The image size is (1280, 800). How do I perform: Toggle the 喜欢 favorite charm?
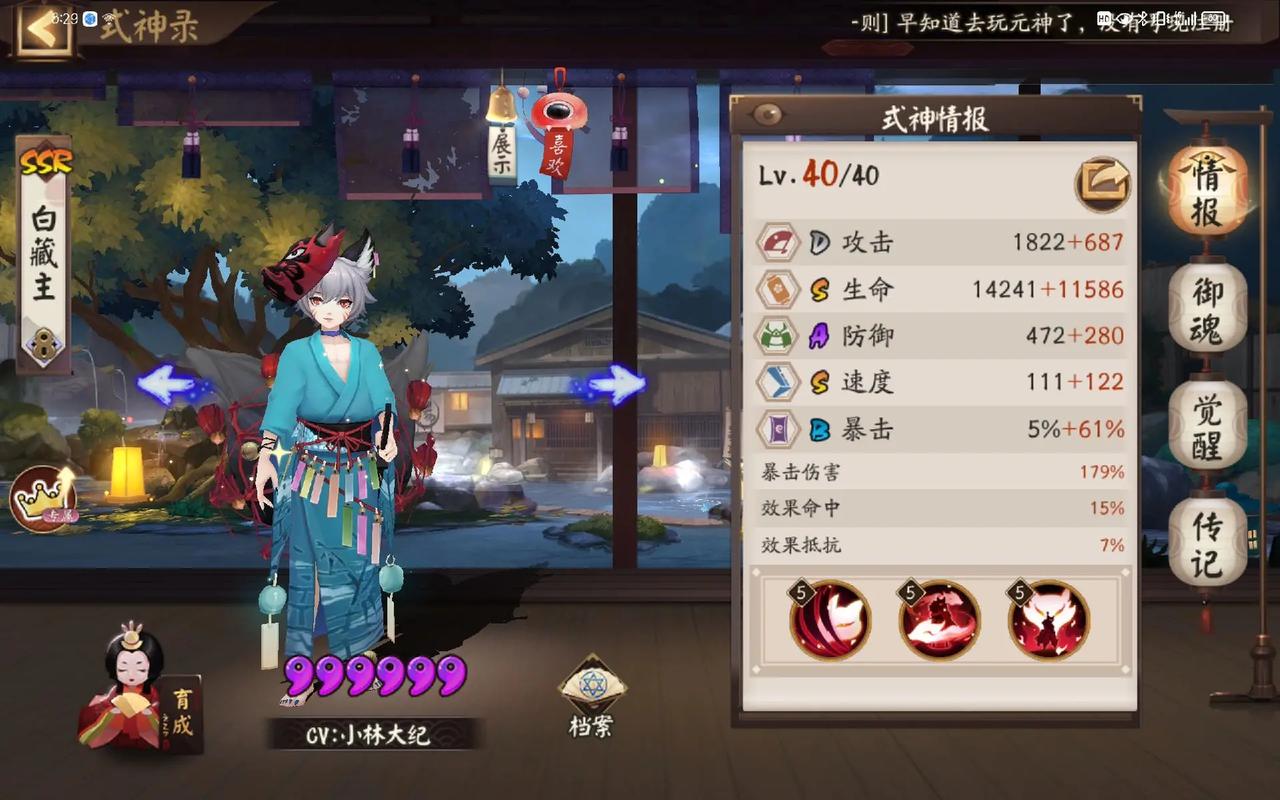(556, 140)
